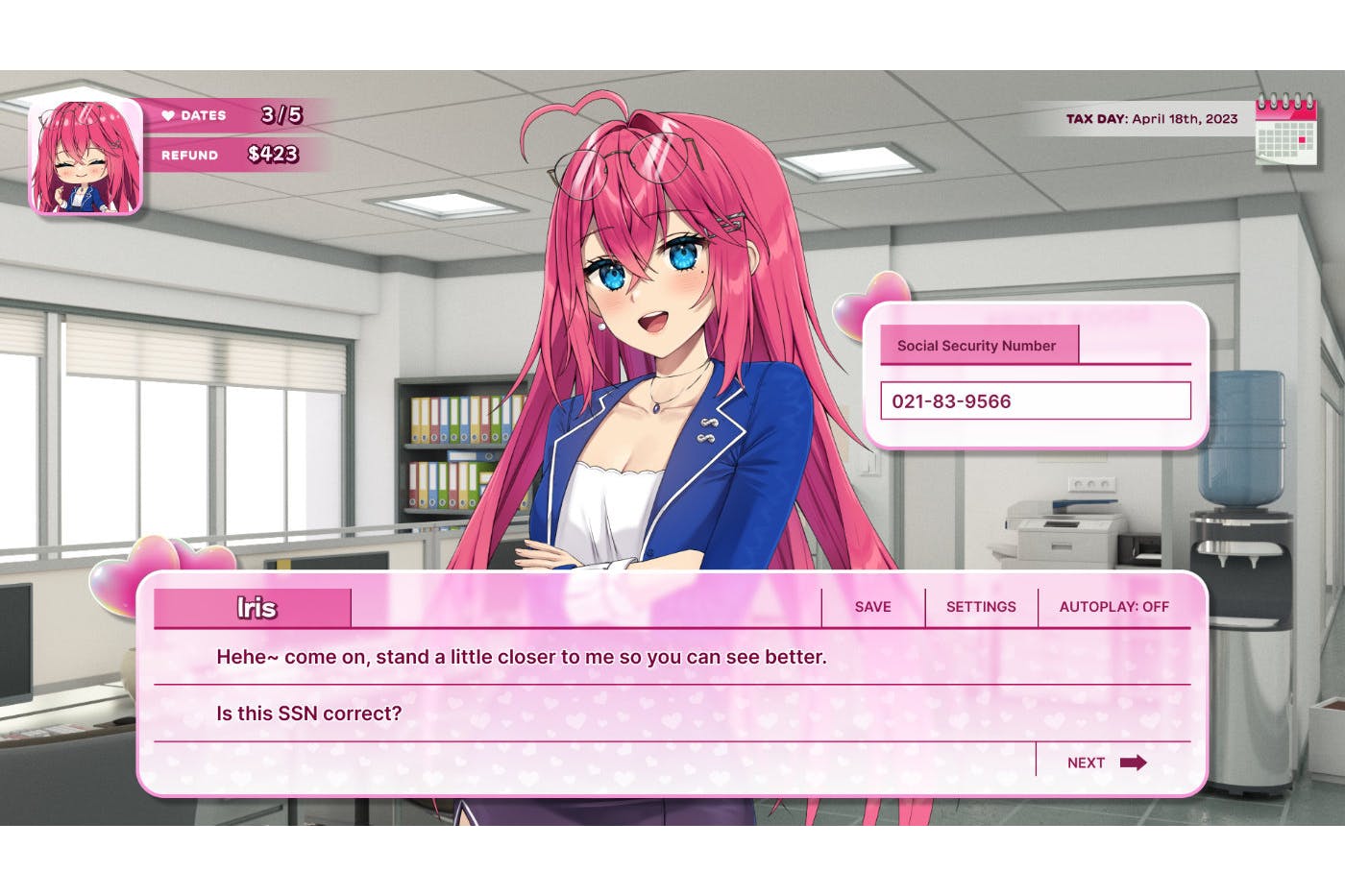1345x896 pixels.
Task: Select the Social Security Number input field
Action: click(x=1036, y=400)
